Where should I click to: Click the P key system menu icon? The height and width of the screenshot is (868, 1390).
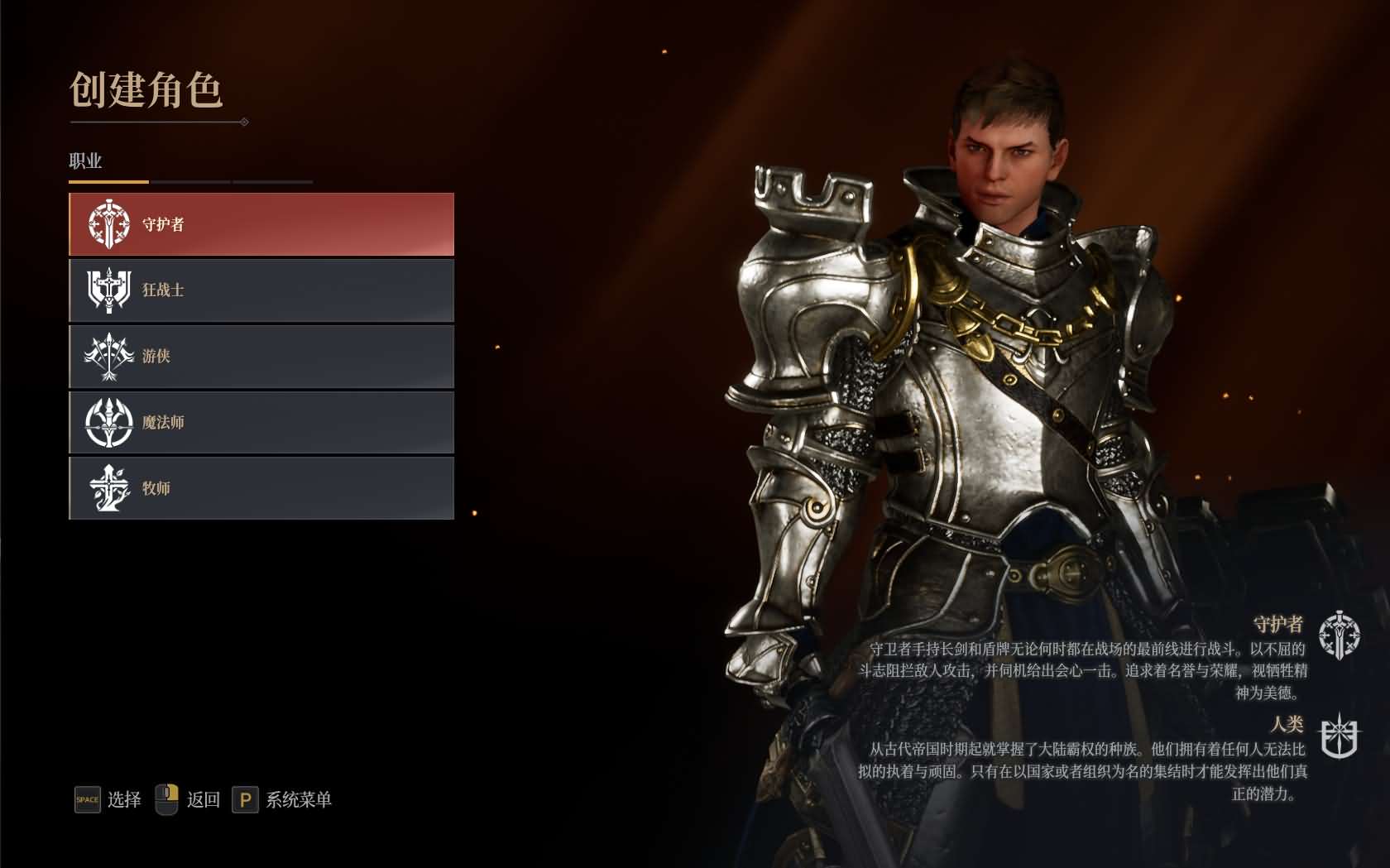click(x=244, y=800)
